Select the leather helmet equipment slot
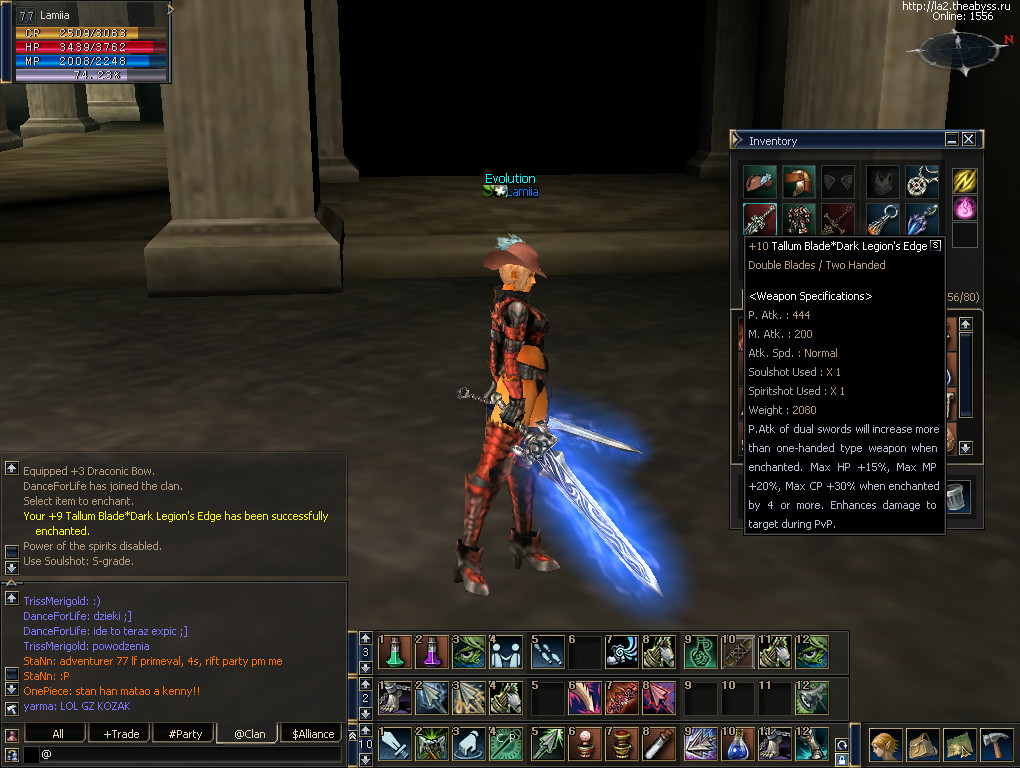This screenshot has width=1020, height=768. (798, 182)
